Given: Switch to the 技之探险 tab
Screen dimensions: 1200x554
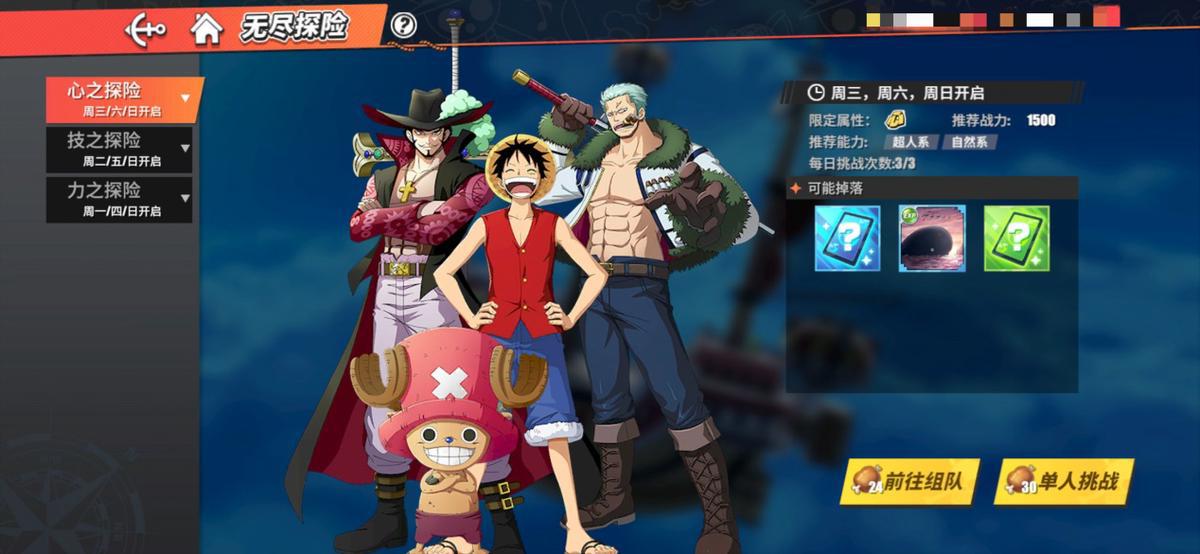Looking at the screenshot, I should 119,148.
